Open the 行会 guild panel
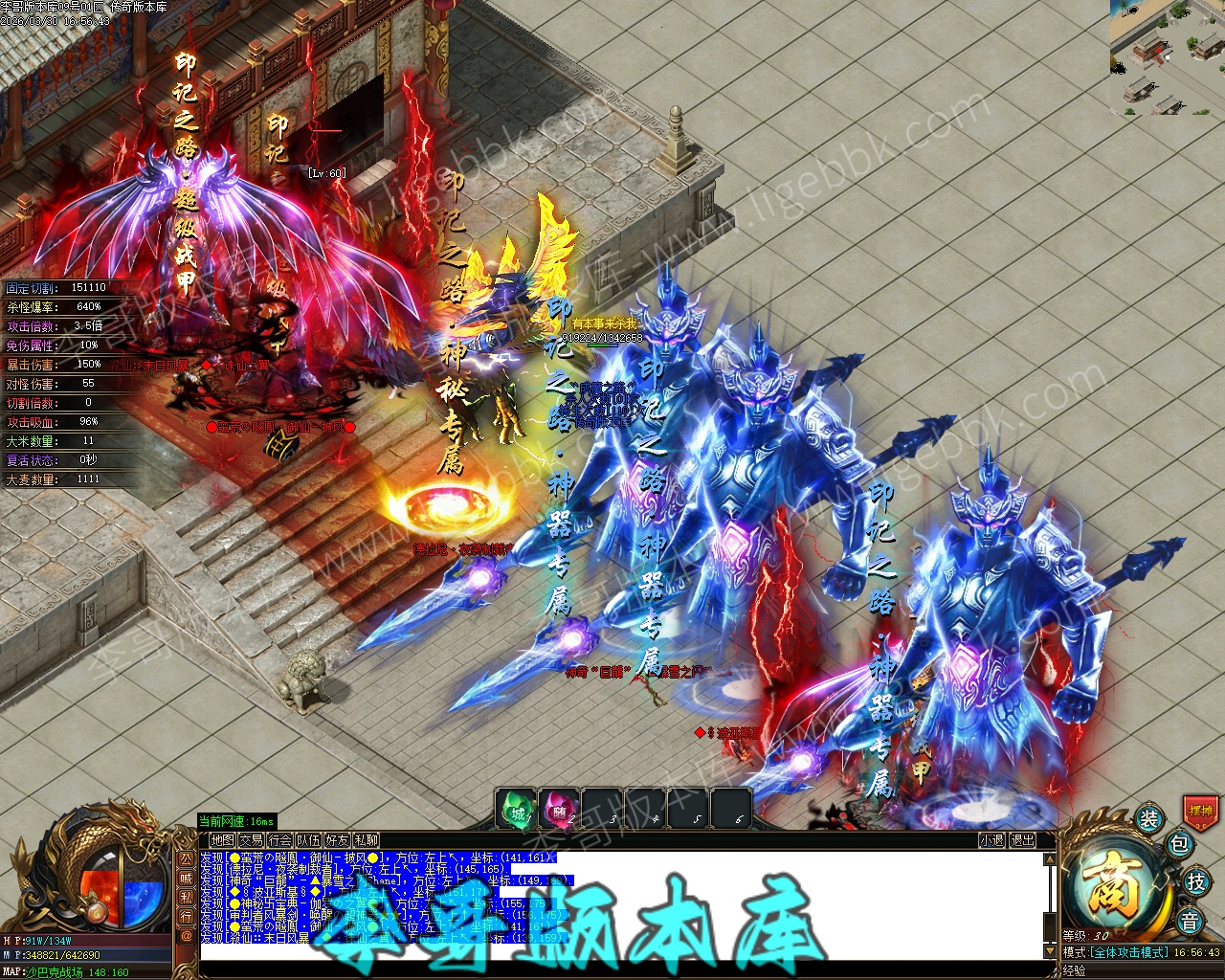Viewport: 1225px width, 980px height. (279, 840)
